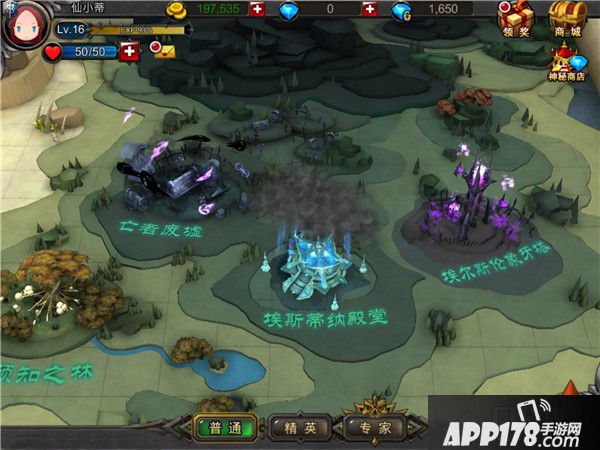Viewport: 600px width, 450px height.
Task: Open the mail envelope icon
Action: [165, 51]
